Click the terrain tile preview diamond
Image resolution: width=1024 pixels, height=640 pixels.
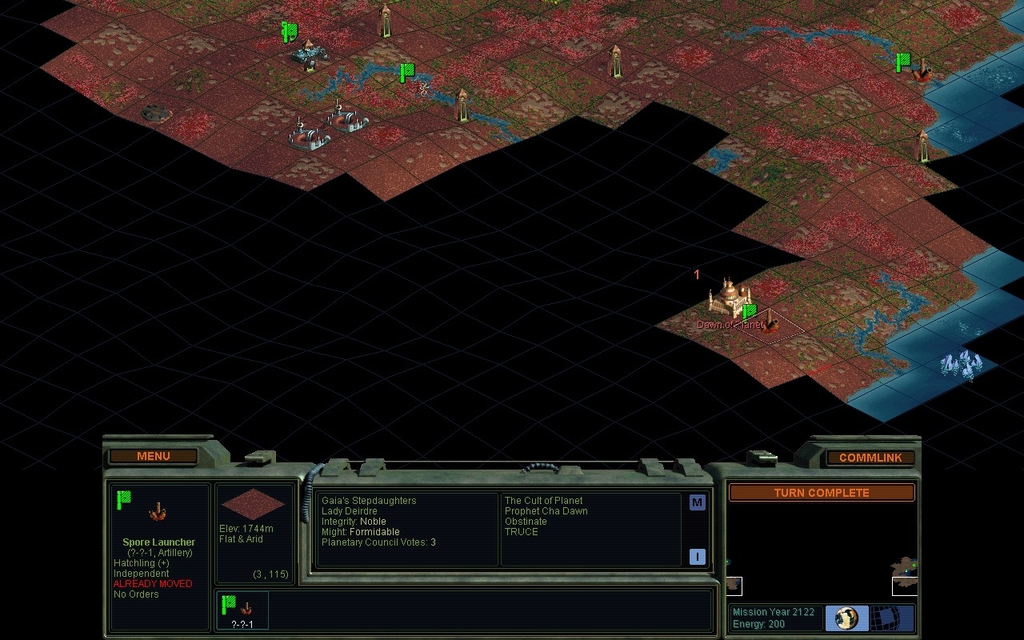point(253,504)
